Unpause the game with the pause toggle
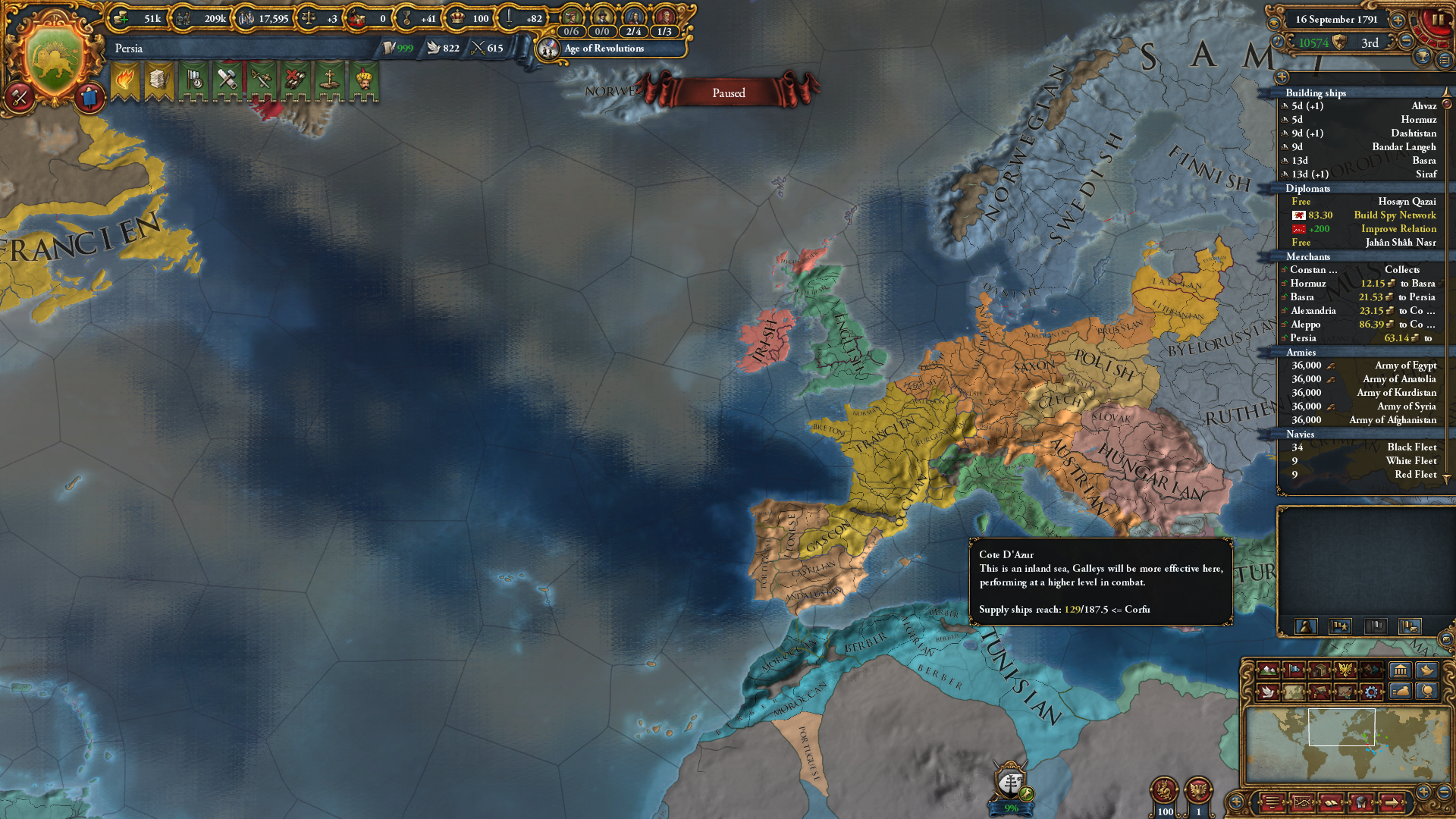 (1439, 20)
